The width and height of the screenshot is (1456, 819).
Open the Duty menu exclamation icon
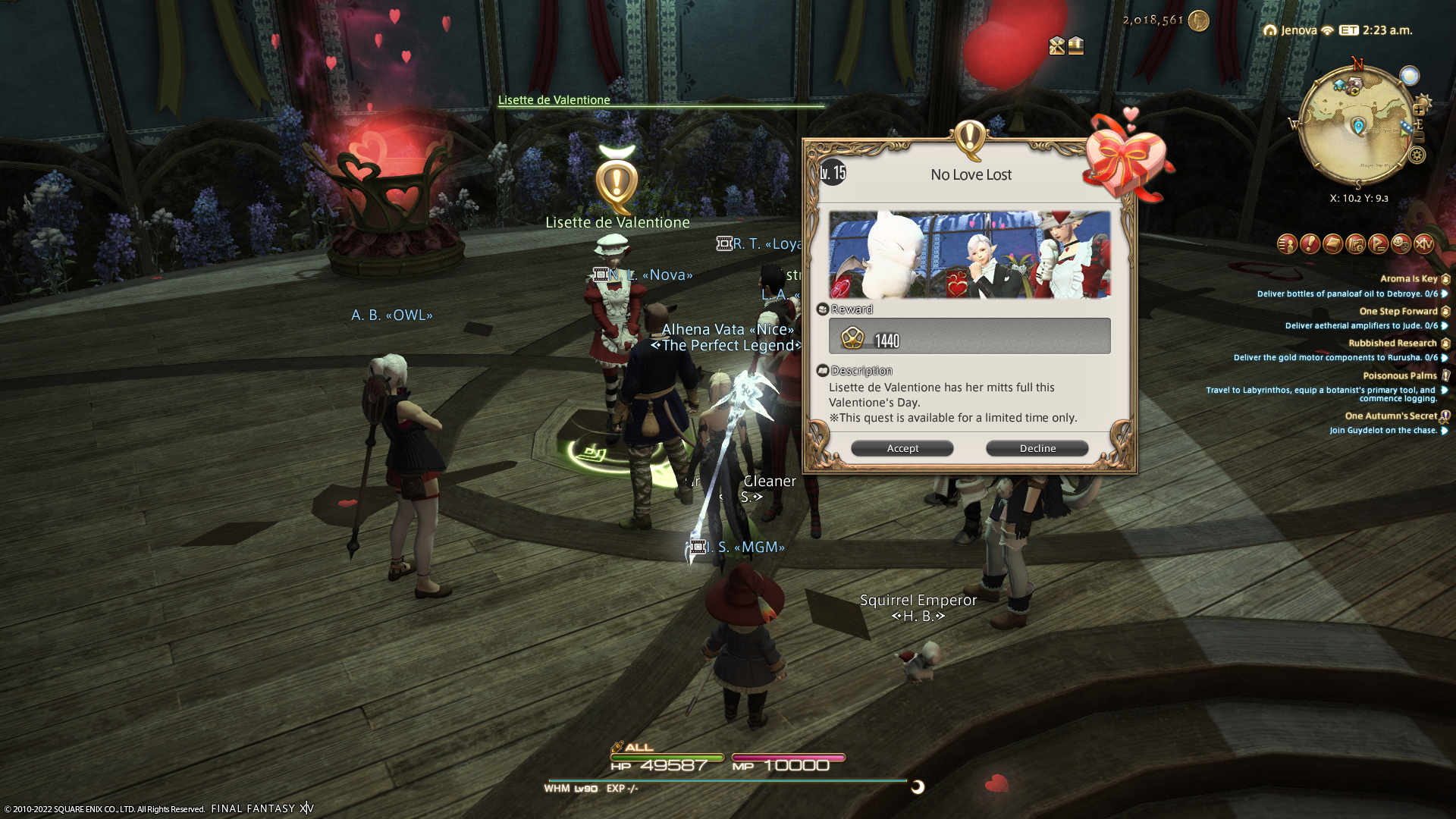[x=1310, y=243]
